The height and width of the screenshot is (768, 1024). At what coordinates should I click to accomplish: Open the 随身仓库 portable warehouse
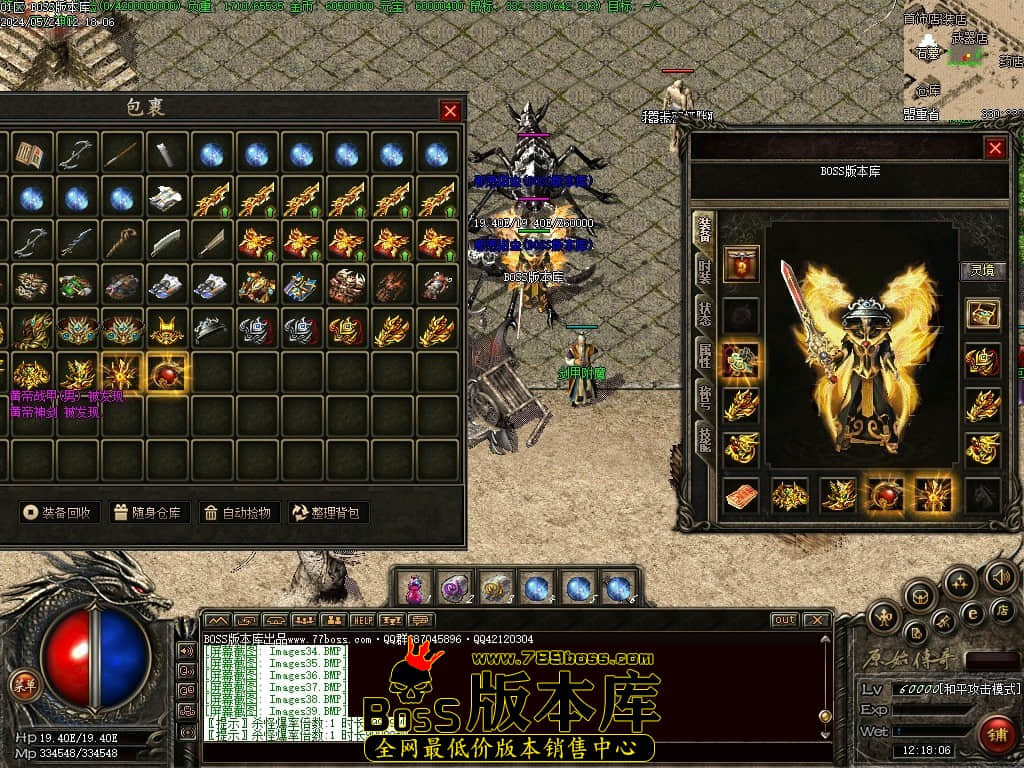(x=148, y=512)
